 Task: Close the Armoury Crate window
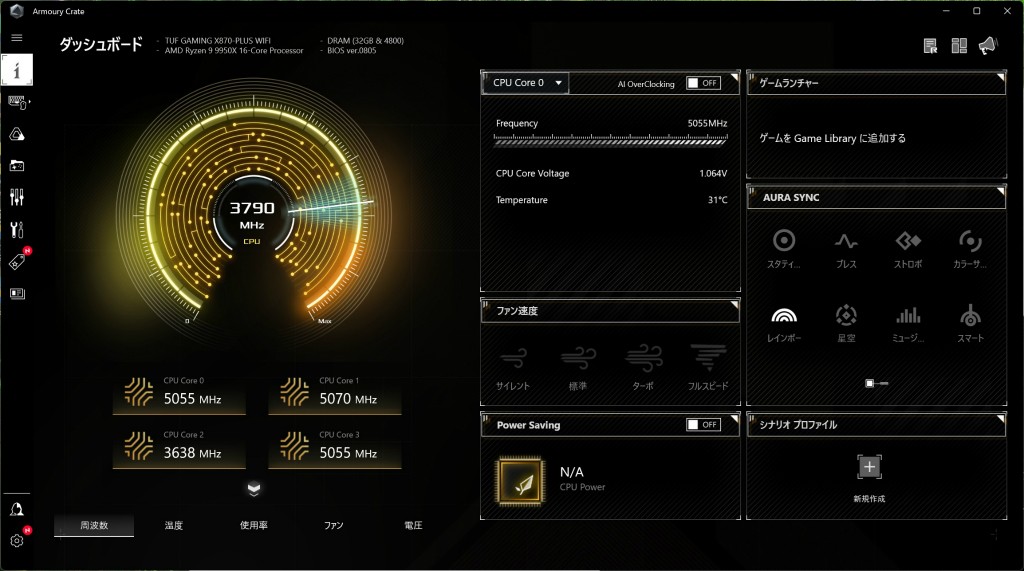[x=1004, y=10]
